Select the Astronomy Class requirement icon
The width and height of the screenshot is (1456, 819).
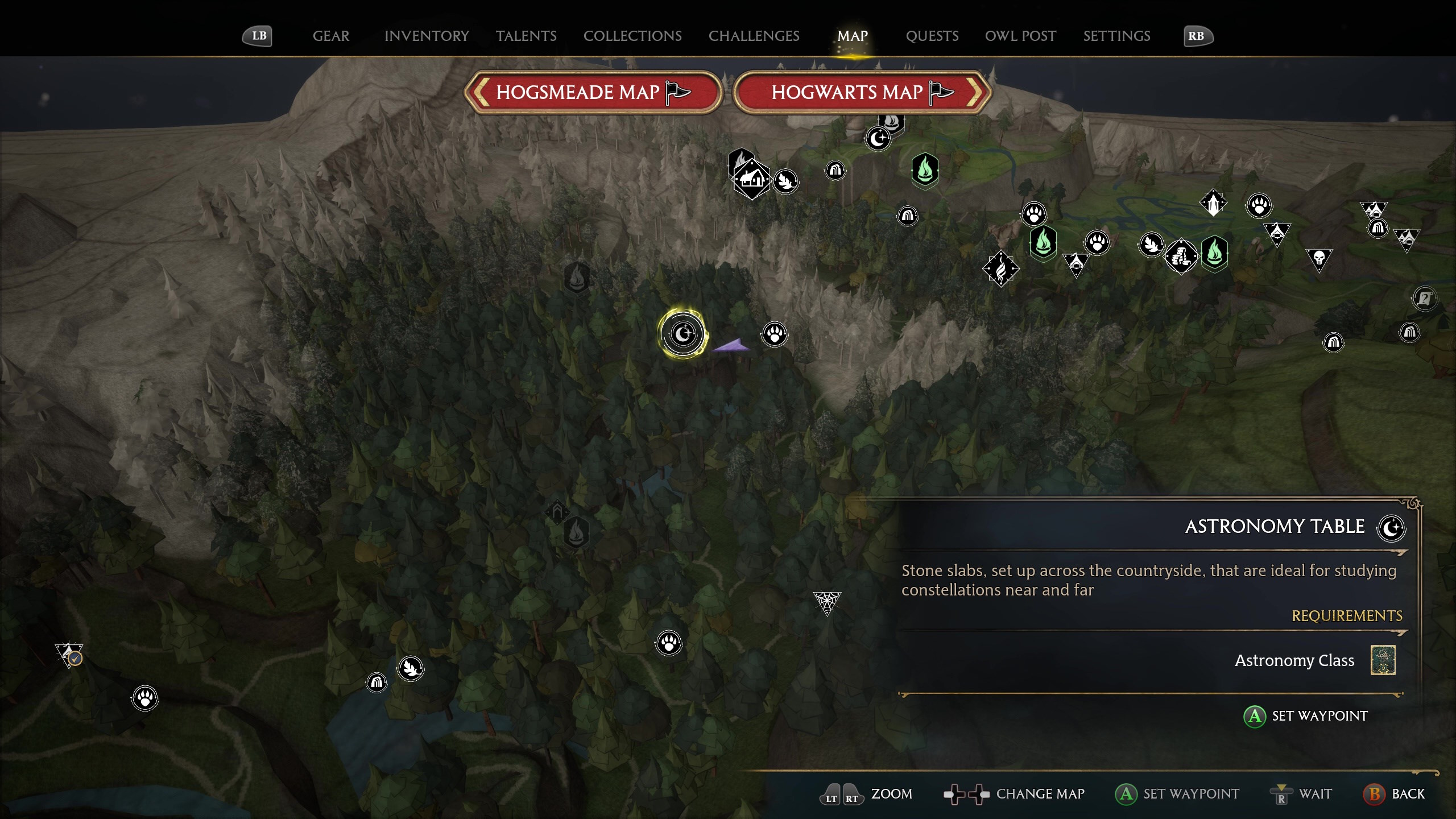point(1383,660)
